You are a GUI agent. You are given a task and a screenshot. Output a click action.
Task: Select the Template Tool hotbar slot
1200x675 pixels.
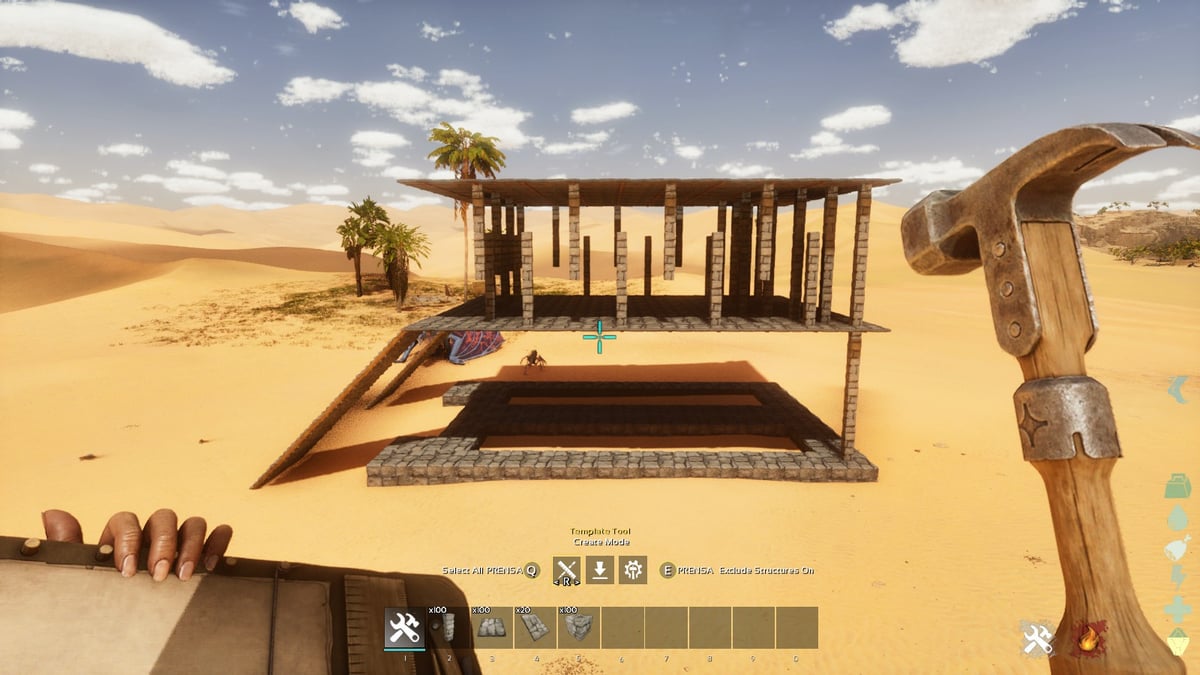pyautogui.click(x=405, y=628)
